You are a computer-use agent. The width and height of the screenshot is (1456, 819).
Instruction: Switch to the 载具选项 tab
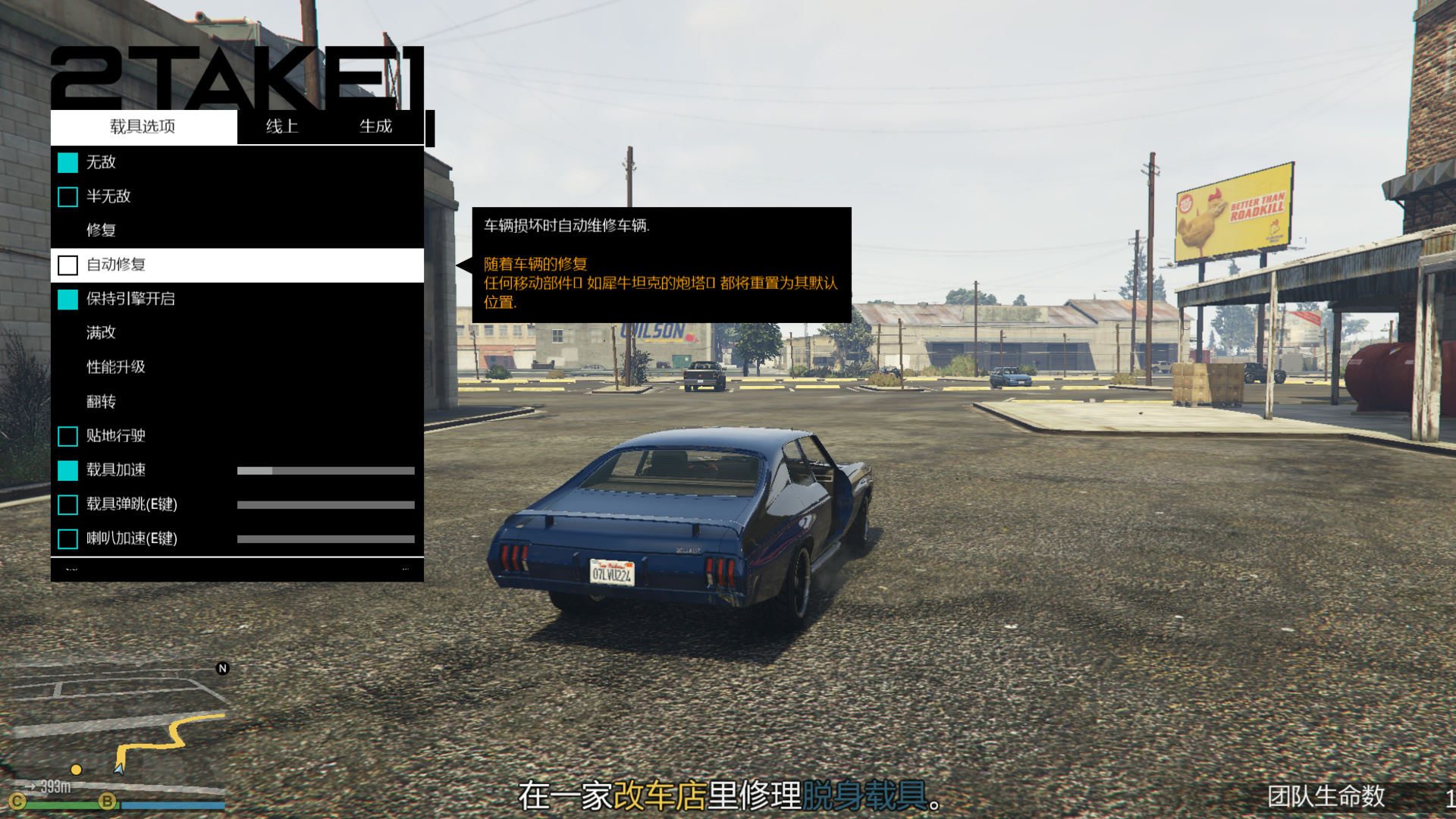pyautogui.click(x=143, y=127)
